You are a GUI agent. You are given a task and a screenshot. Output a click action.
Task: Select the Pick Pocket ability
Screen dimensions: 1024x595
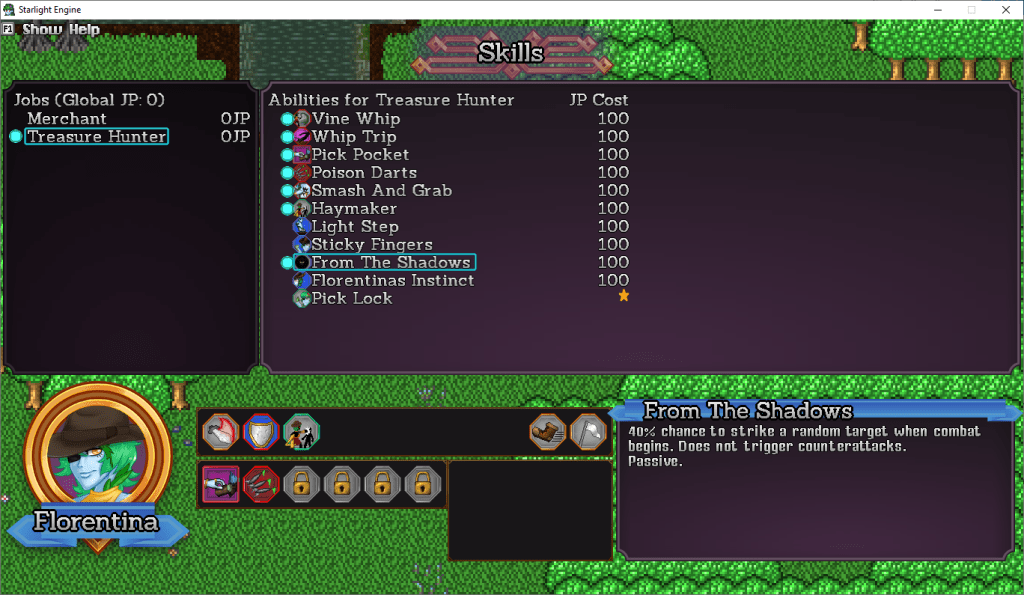click(360, 155)
